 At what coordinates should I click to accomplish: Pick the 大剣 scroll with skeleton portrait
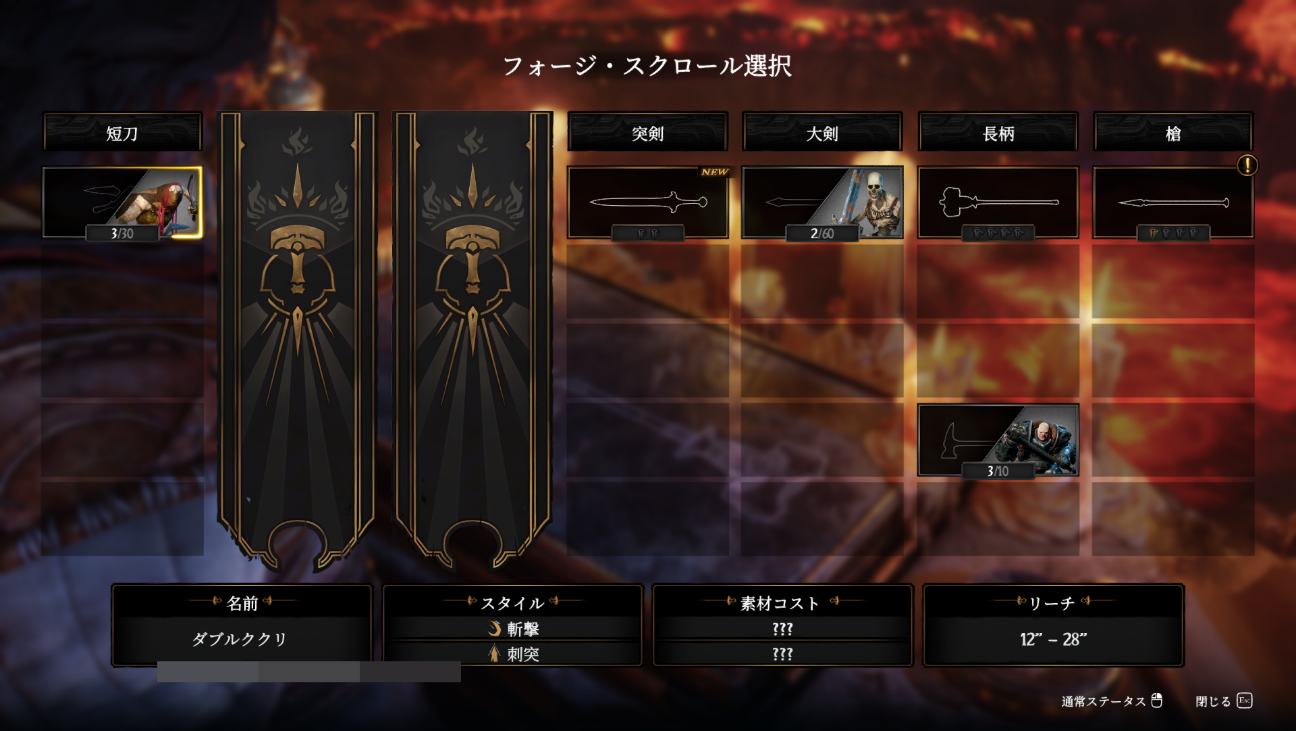pyautogui.click(x=822, y=203)
